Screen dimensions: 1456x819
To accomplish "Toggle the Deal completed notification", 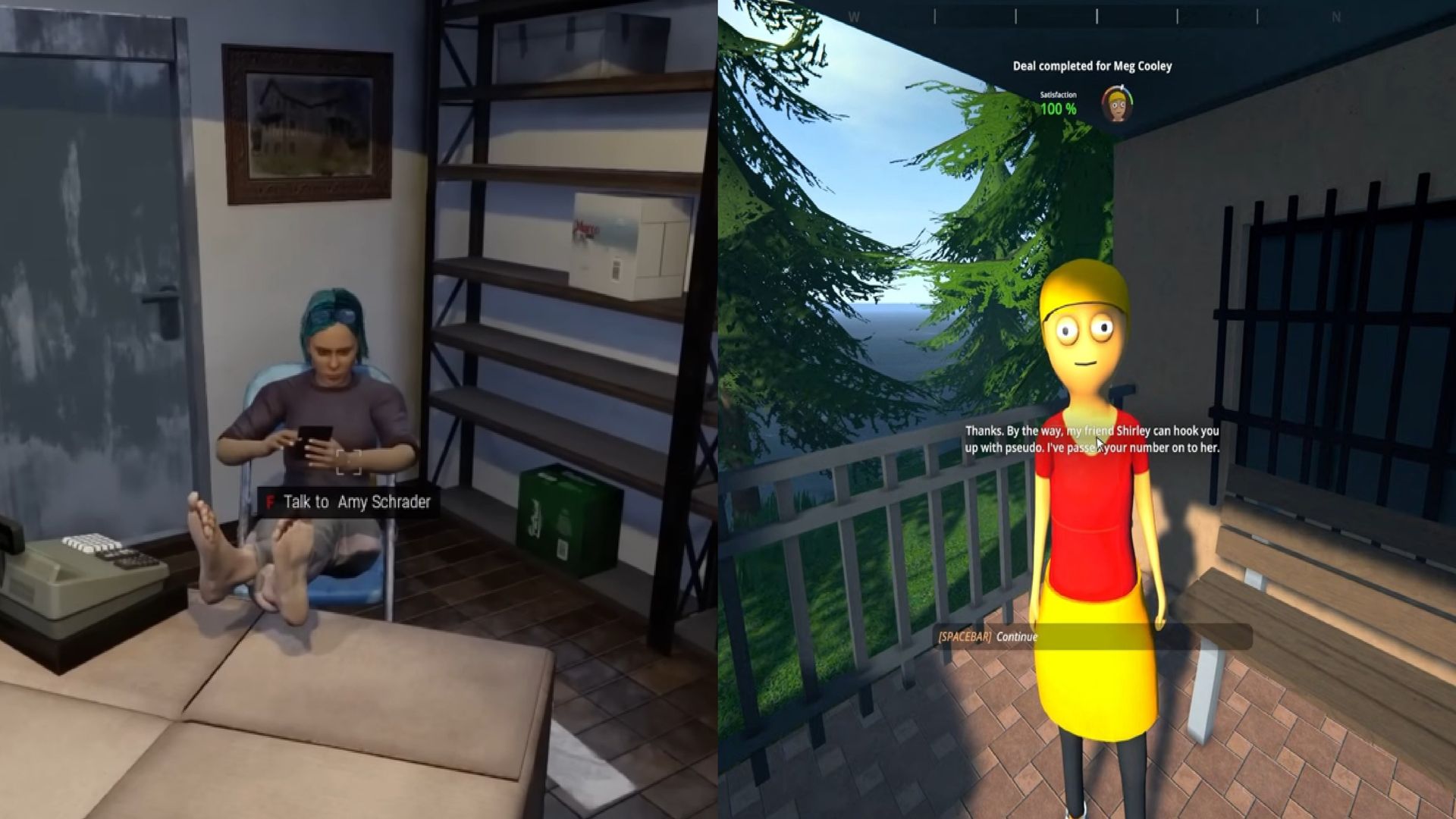I will coord(1090,66).
